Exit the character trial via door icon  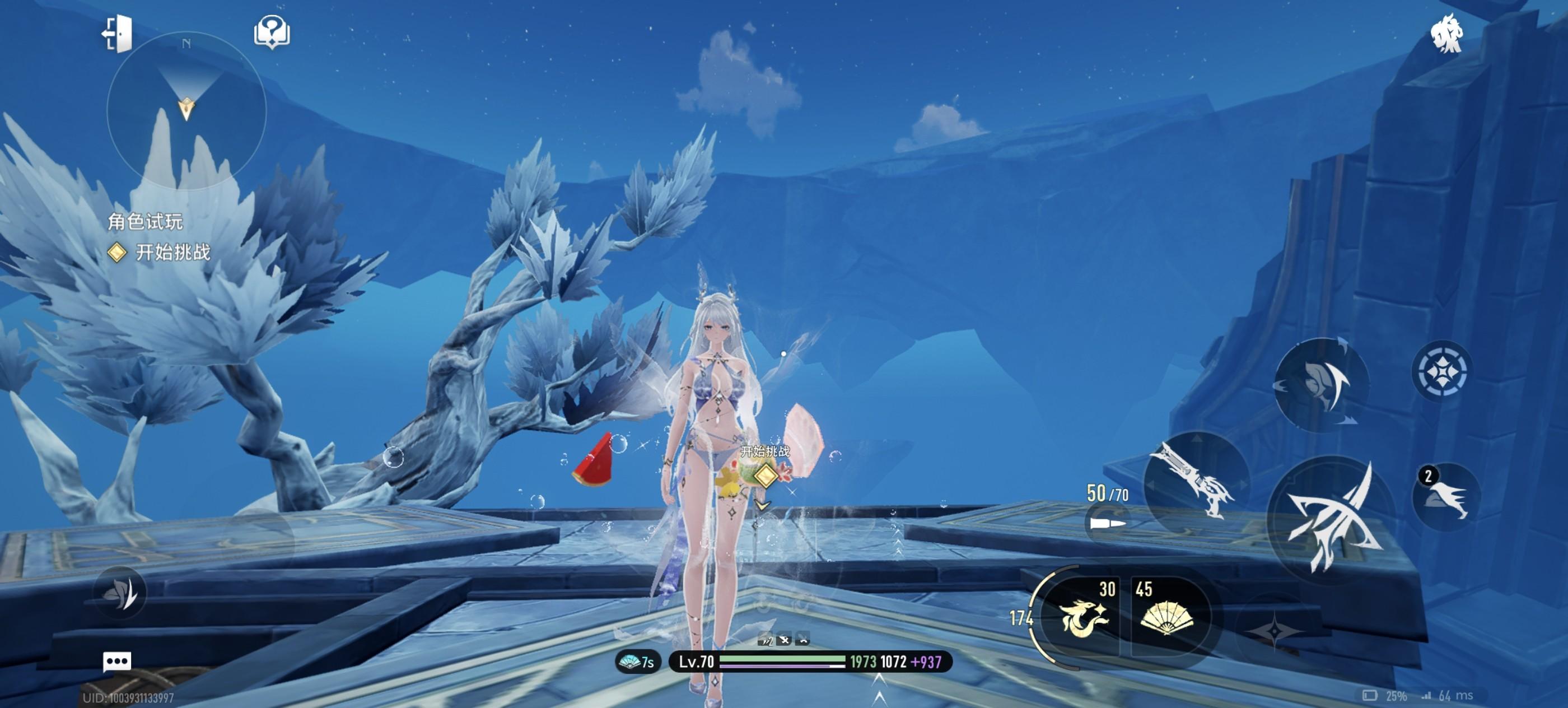[118, 34]
